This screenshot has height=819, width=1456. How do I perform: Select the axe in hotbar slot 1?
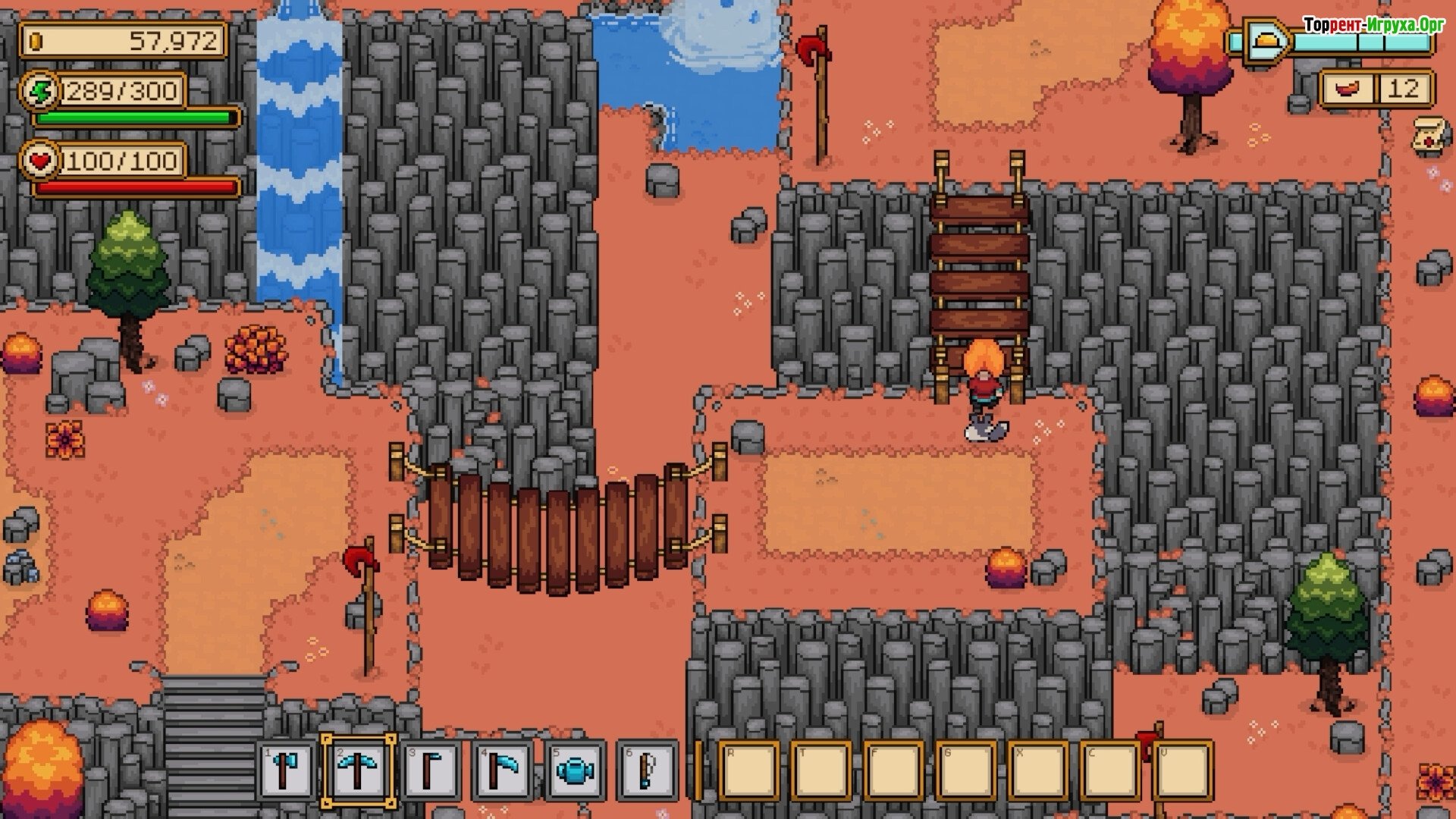pos(286,771)
